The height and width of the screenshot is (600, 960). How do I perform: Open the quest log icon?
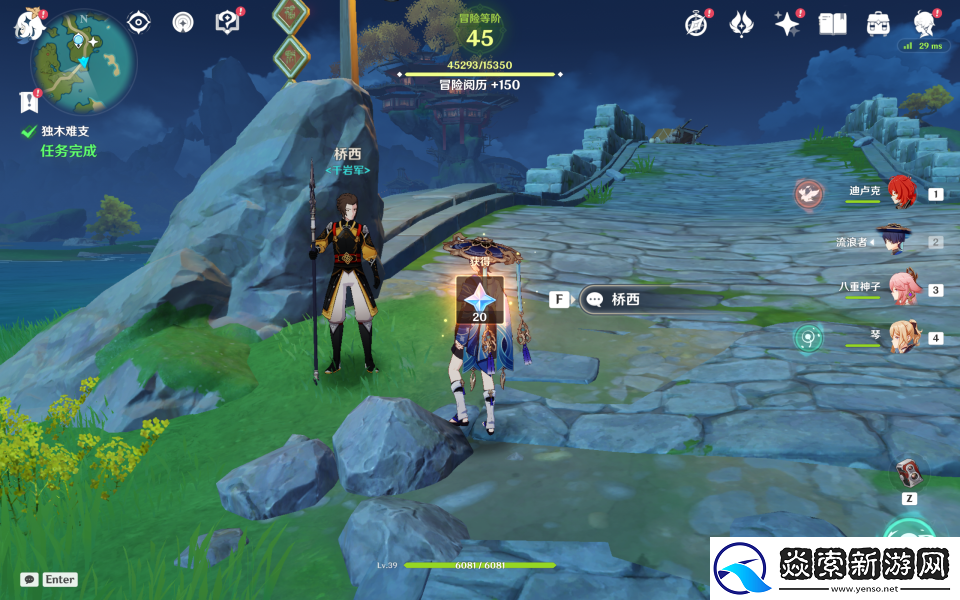28,101
